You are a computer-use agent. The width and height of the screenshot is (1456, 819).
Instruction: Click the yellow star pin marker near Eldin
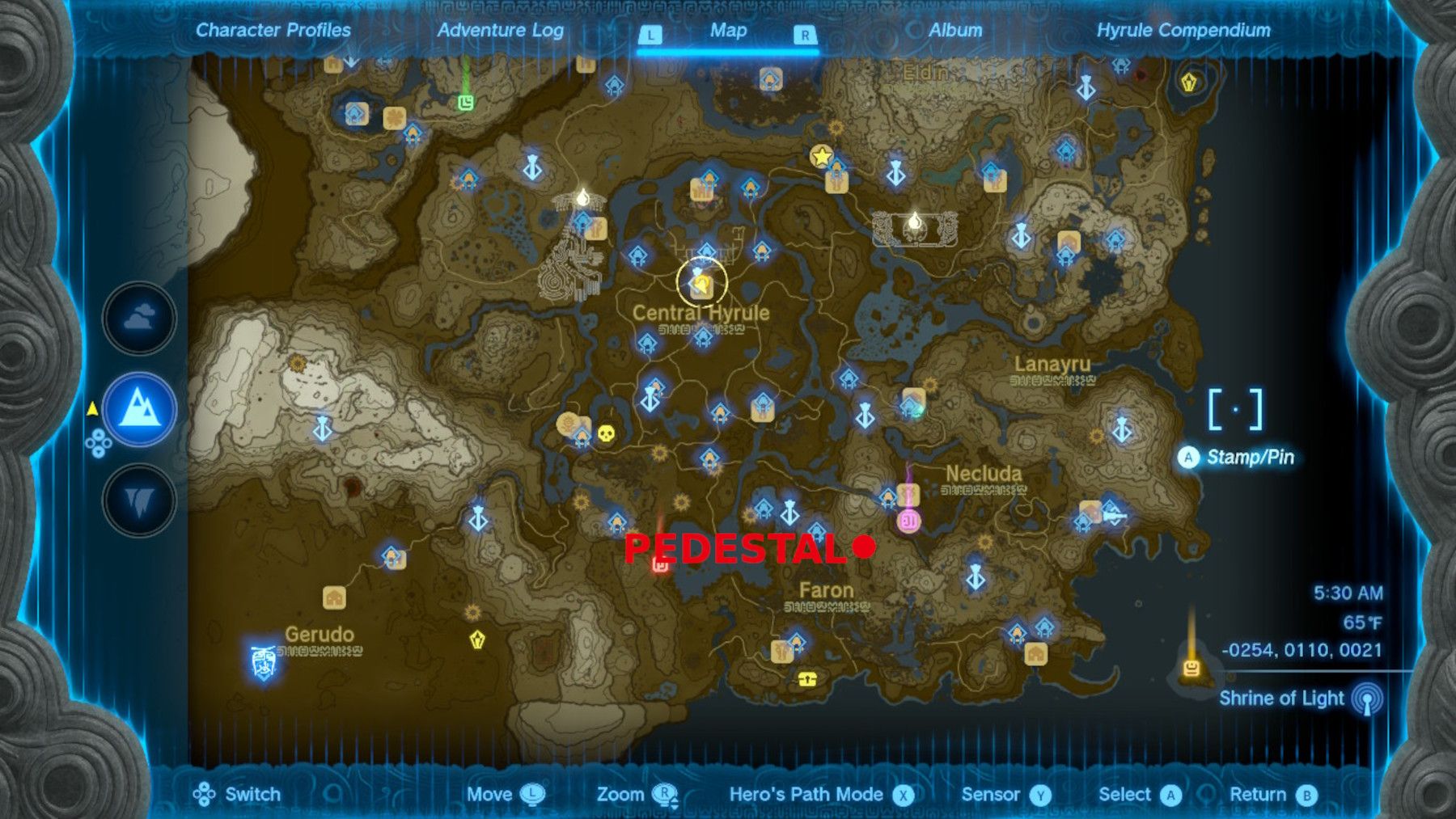tap(822, 157)
